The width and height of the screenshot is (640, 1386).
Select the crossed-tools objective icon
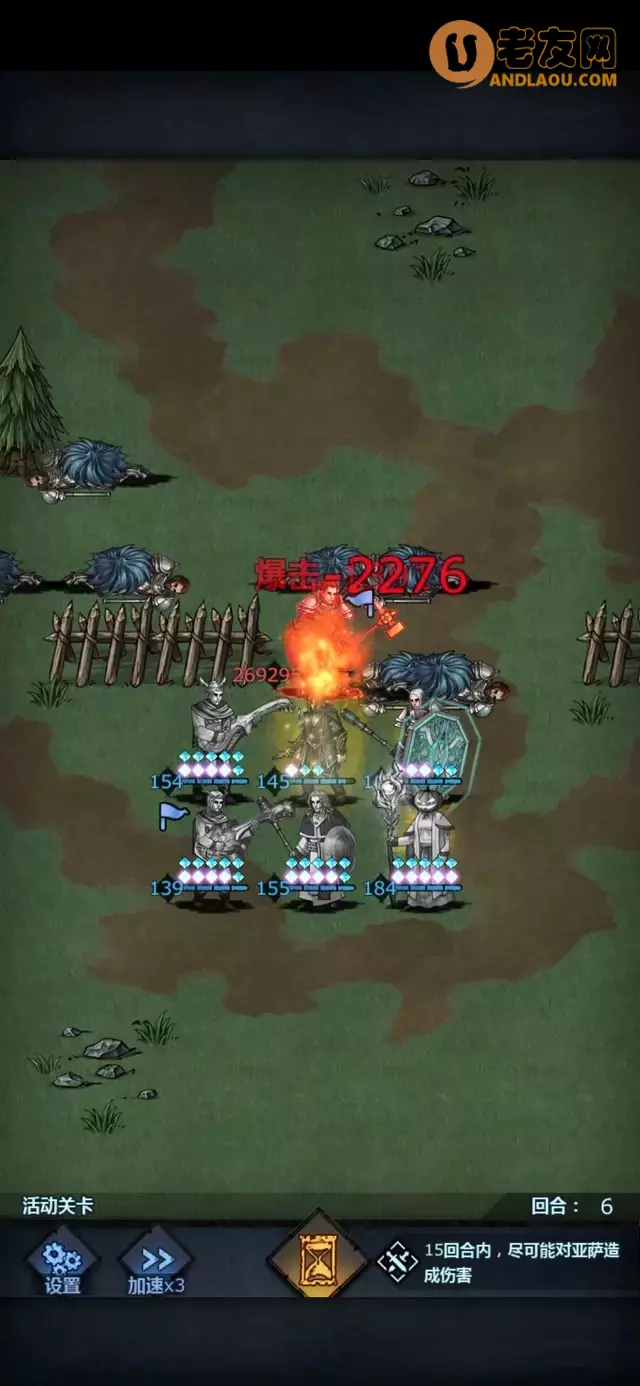(x=397, y=1262)
